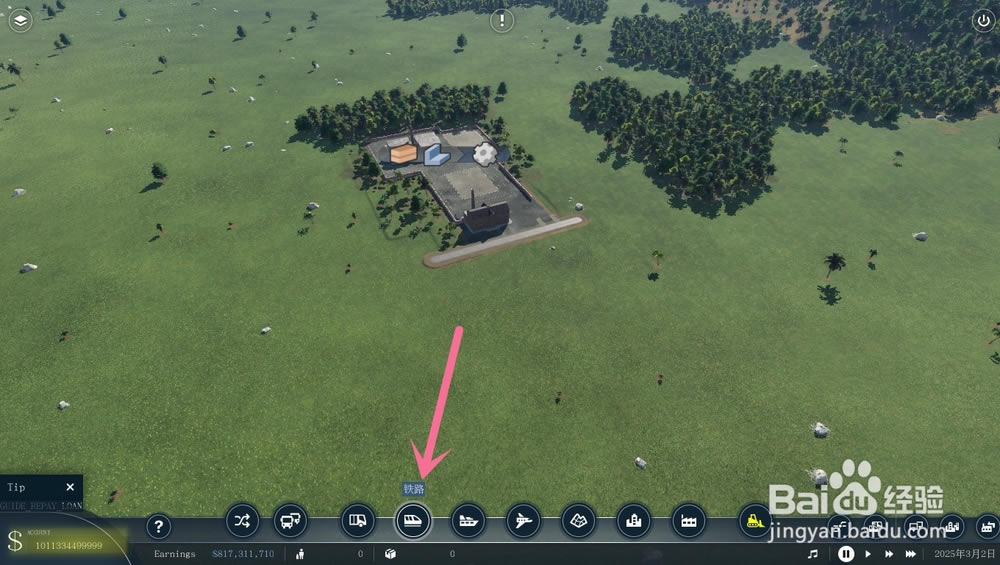Pause the game simulation
The width and height of the screenshot is (1000, 565).
846,554
